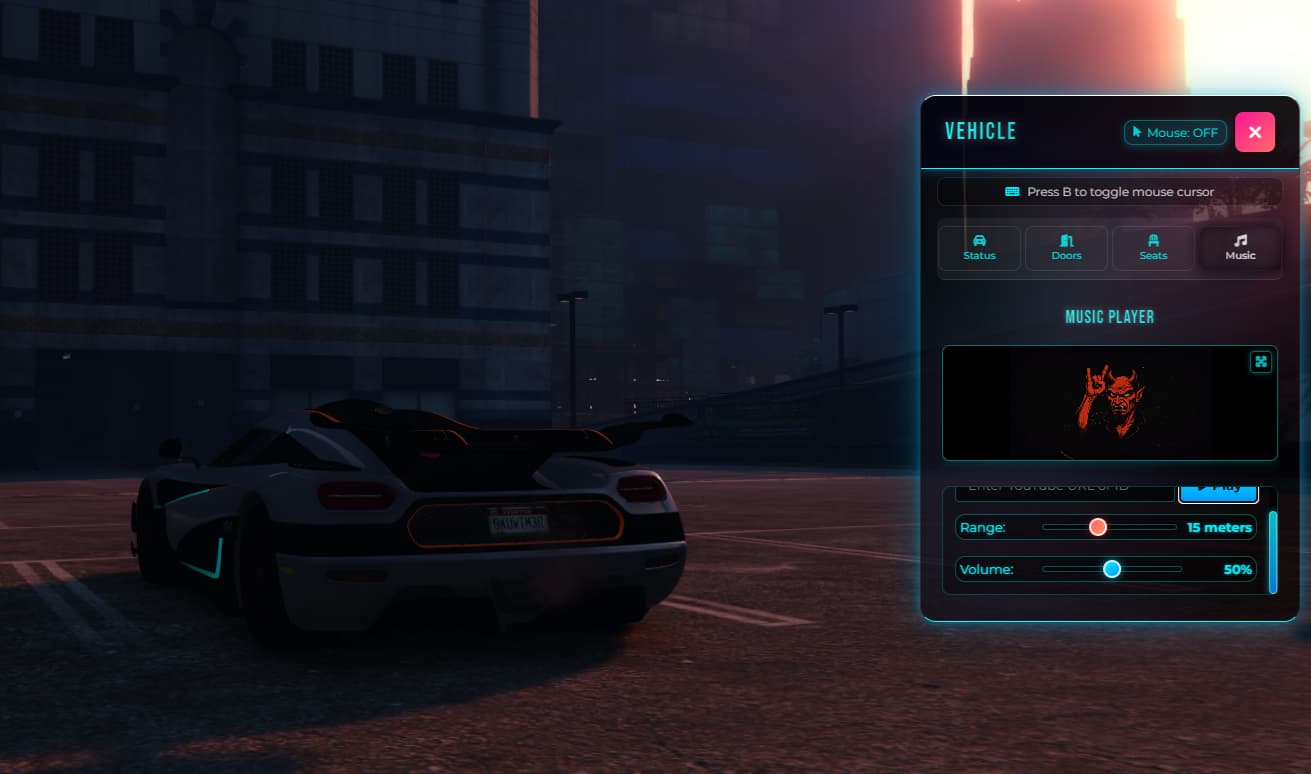Focus the YouTube URL input field
Image resolution: width=1311 pixels, height=774 pixels.
[1064, 491]
